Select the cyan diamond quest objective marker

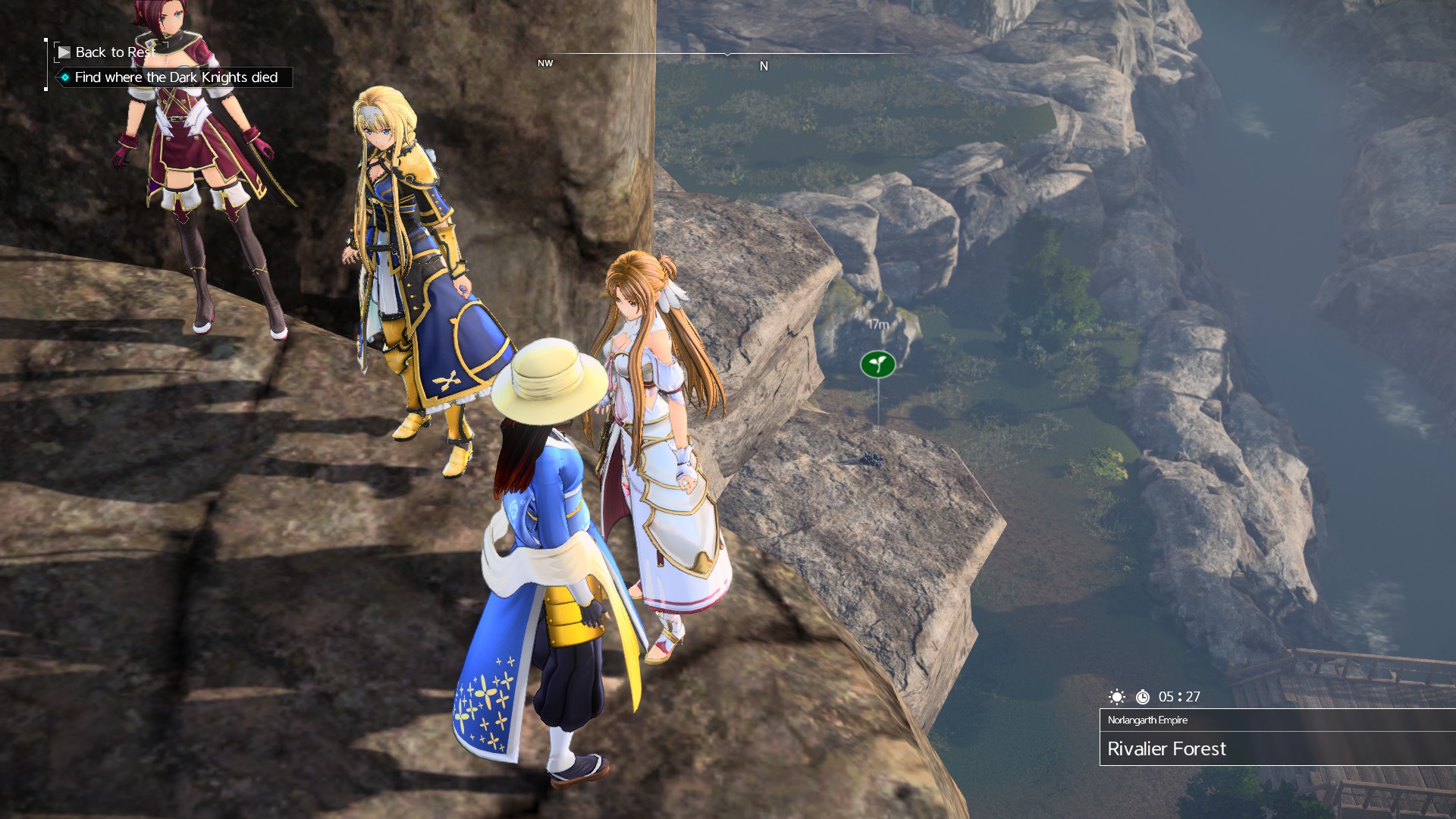pos(64,77)
